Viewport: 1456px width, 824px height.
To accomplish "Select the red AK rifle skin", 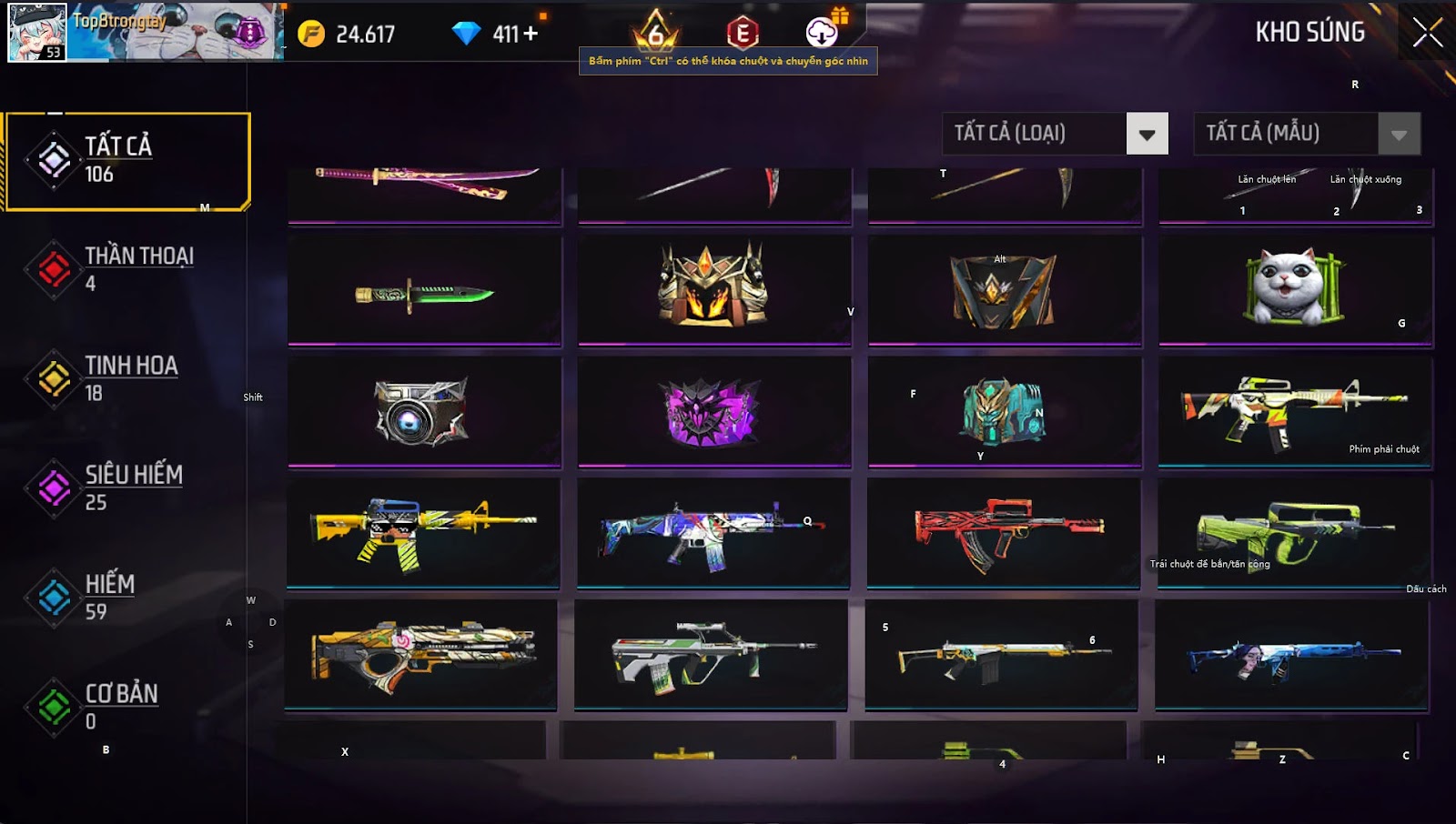I will pyautogui.click(x=1005, y=532).
